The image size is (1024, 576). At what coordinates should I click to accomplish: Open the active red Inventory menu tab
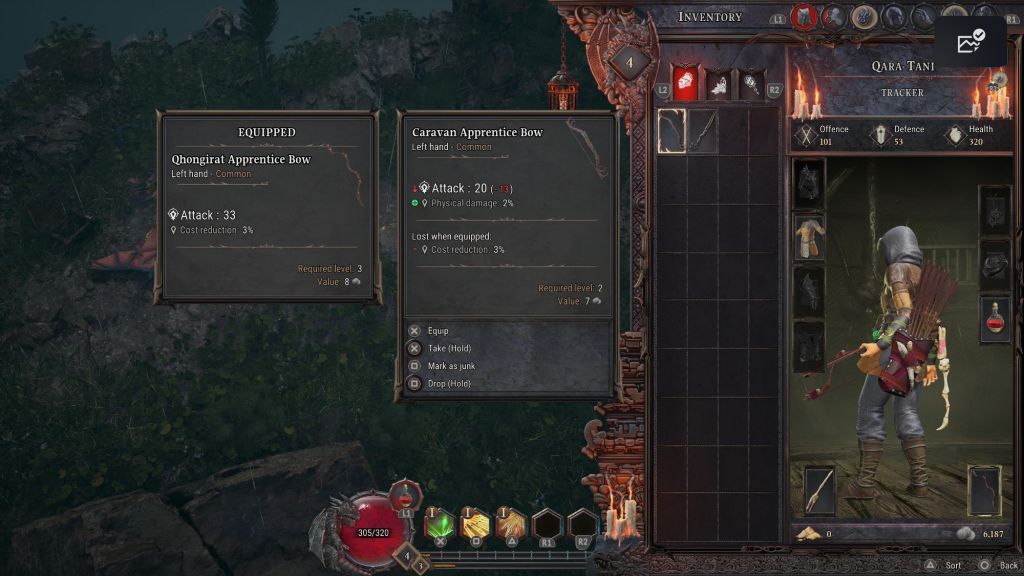tap(803, 17)
